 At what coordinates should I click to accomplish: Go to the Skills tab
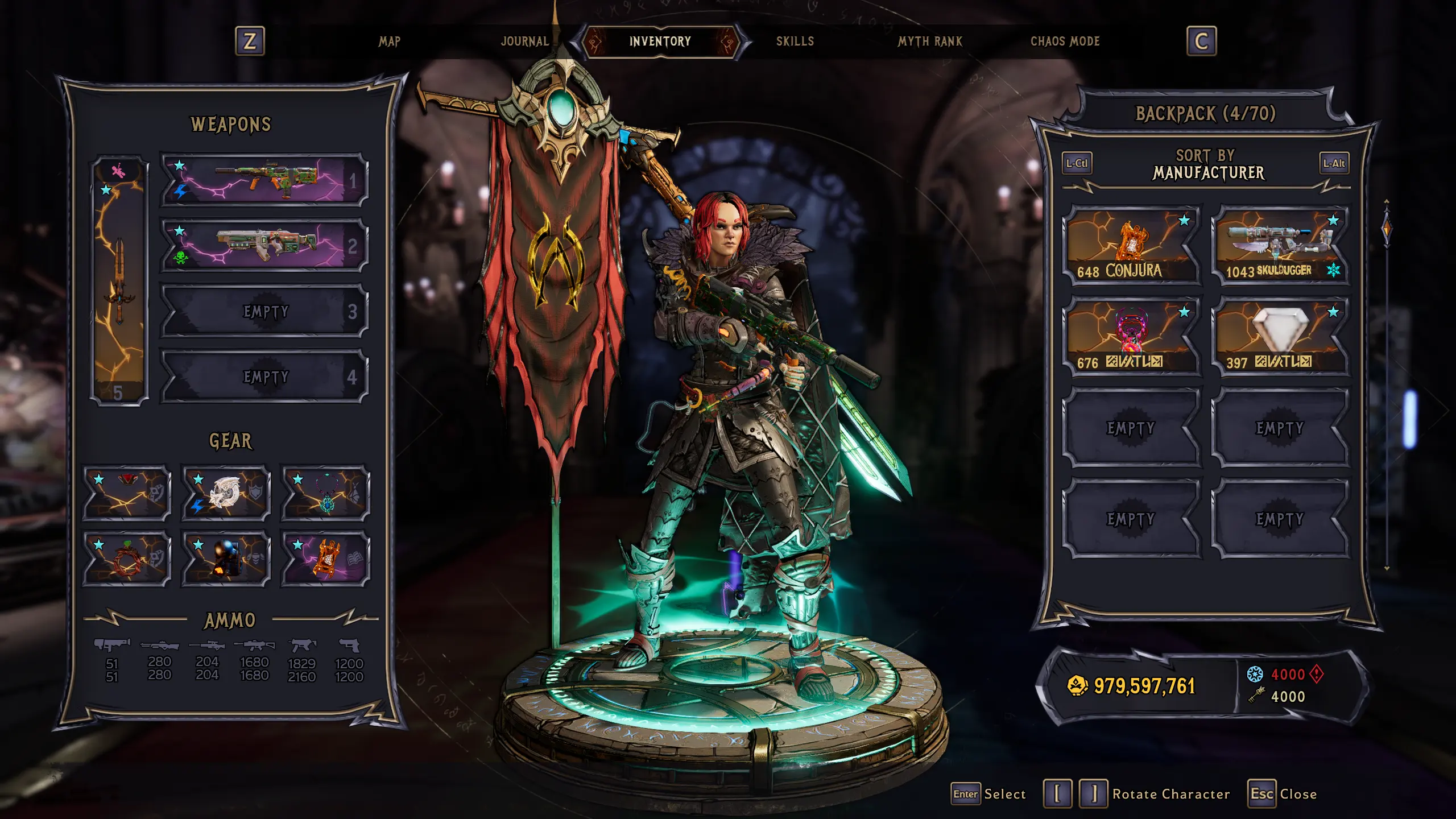tap(795, 42)
